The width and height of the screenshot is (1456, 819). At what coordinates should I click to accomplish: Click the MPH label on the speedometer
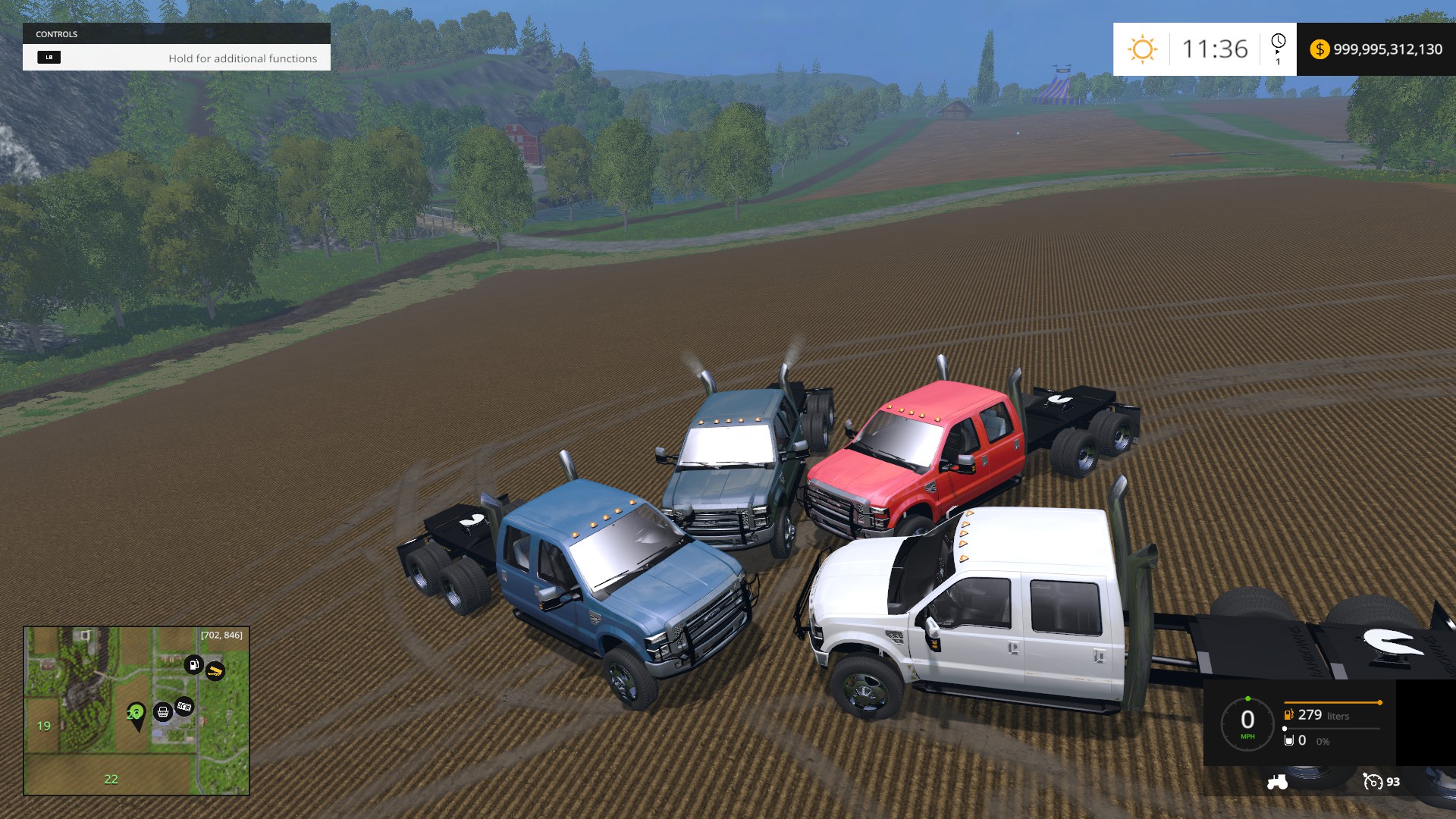point(1247,737)
